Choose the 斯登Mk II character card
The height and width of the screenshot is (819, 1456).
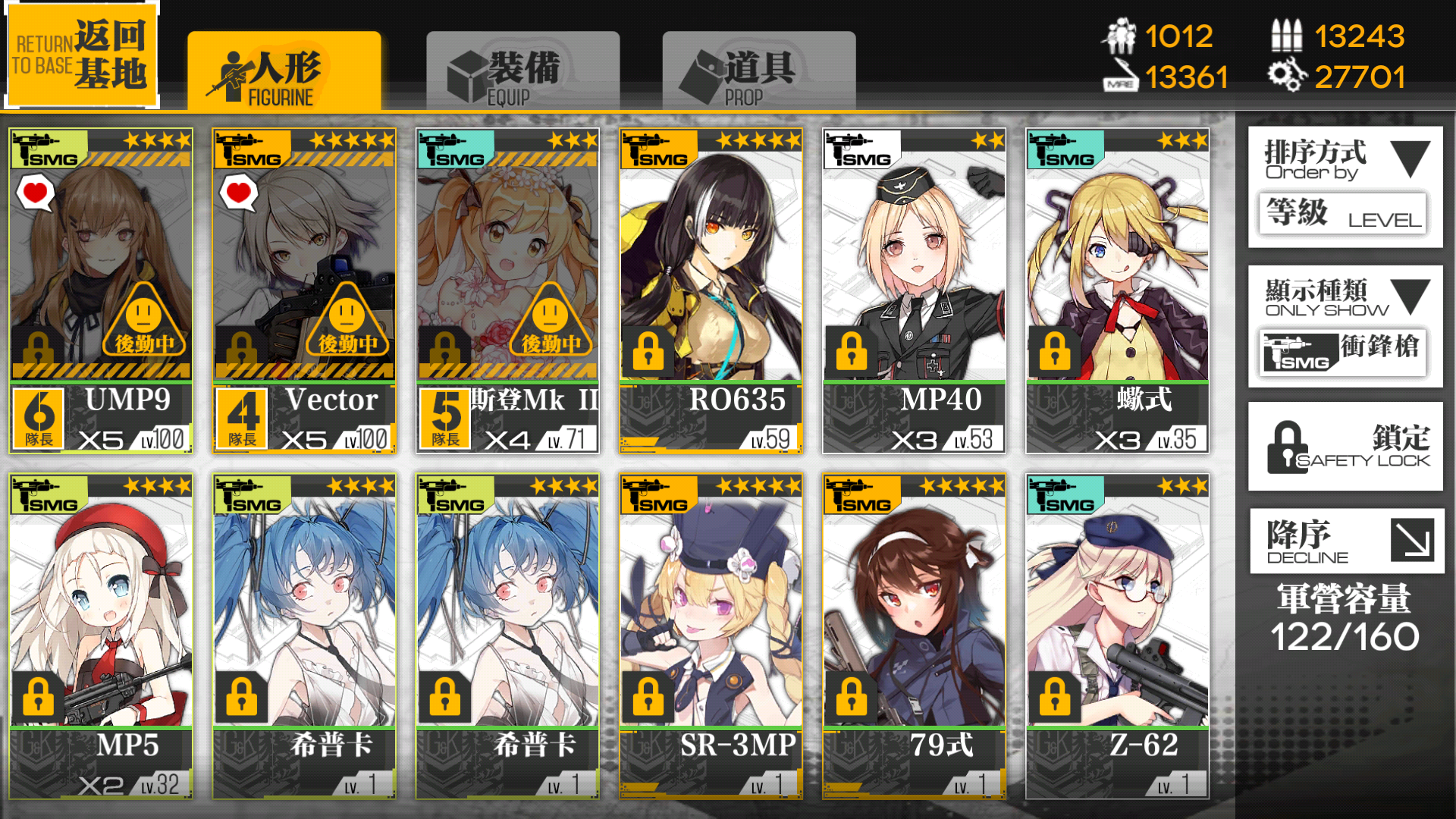point(507,291)
